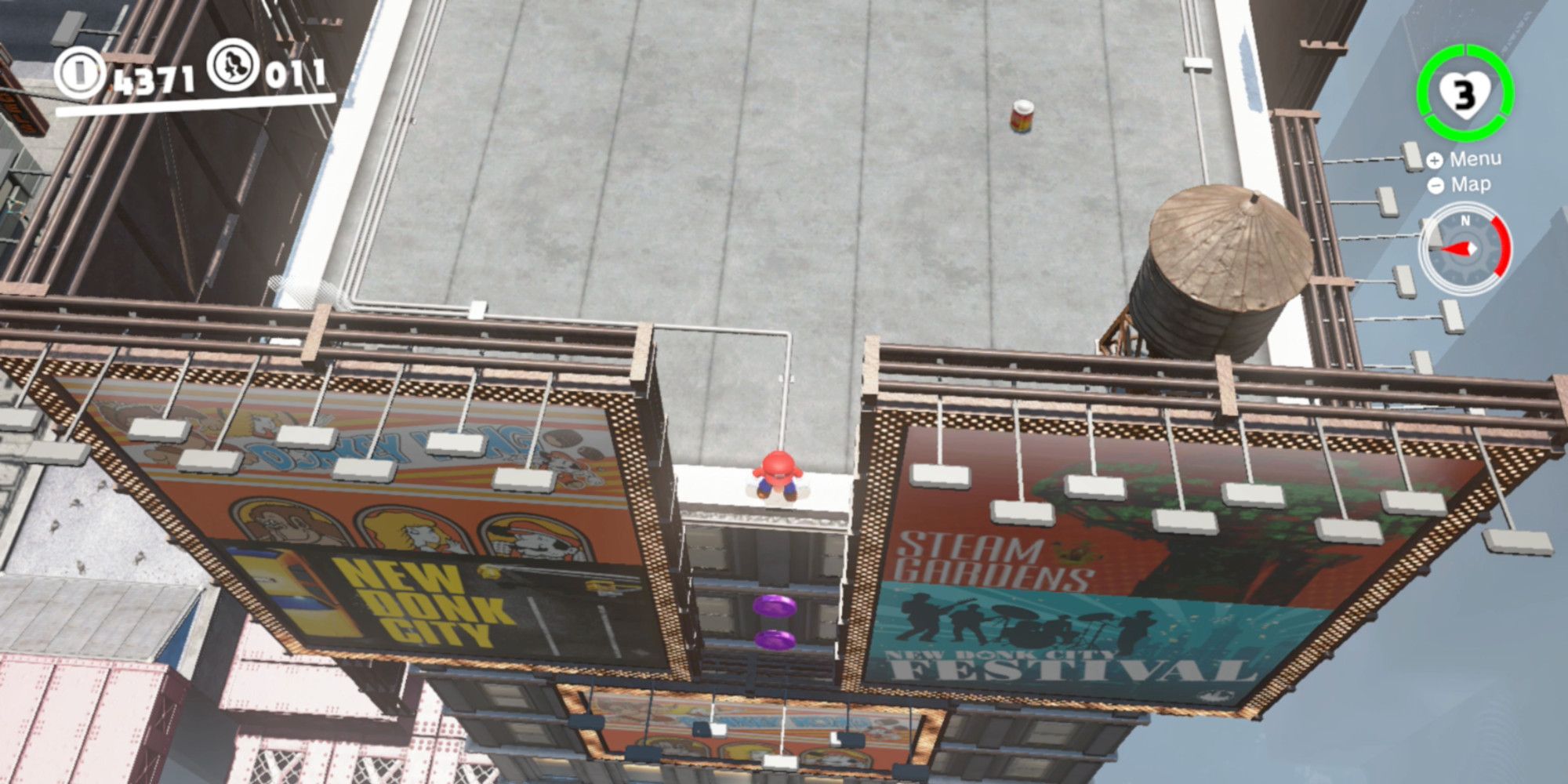
Task: Click the green health meter showing 3
Action: [x=1465, y=96]
